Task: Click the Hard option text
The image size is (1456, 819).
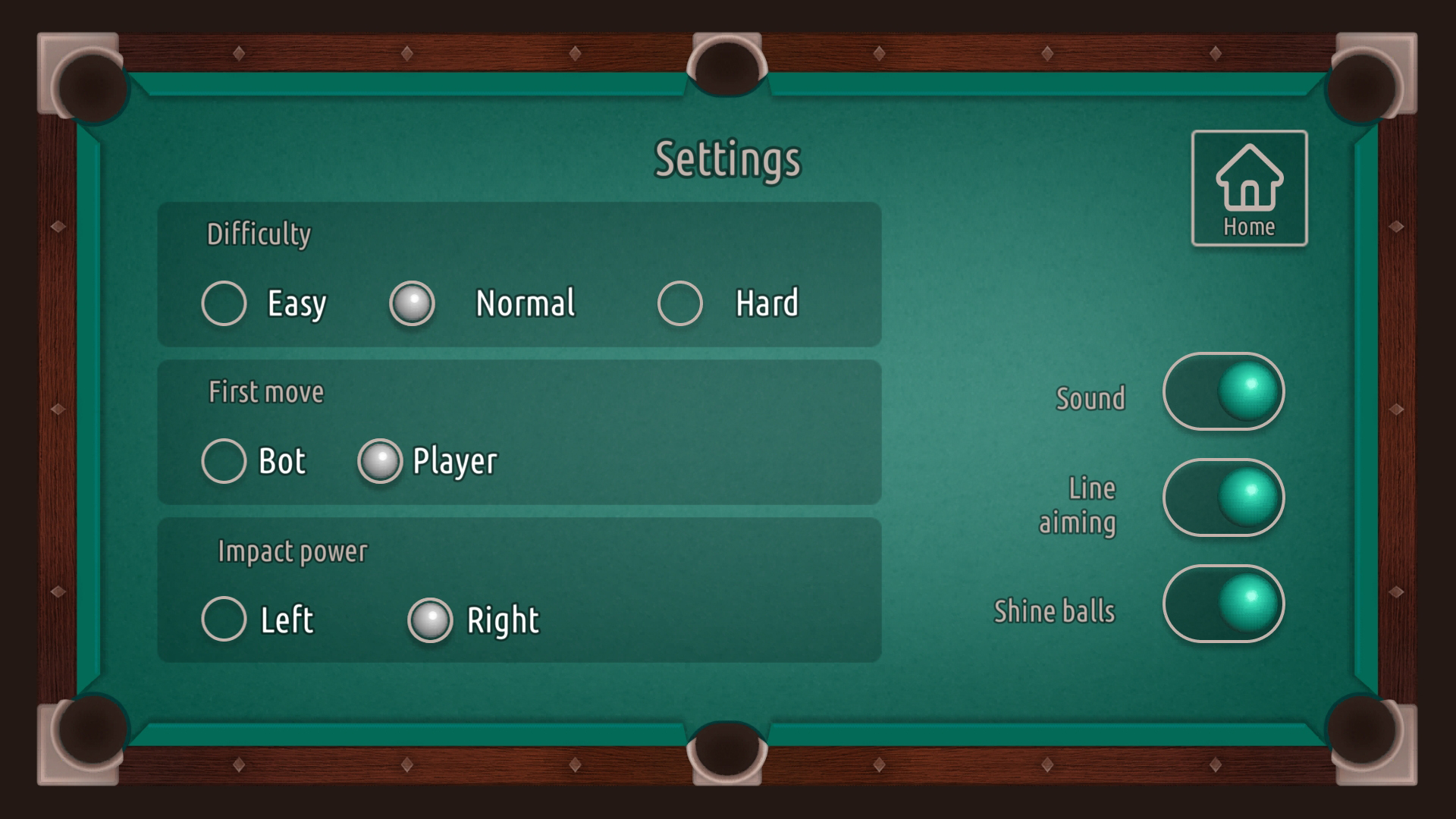Action: tap(765, 302)
